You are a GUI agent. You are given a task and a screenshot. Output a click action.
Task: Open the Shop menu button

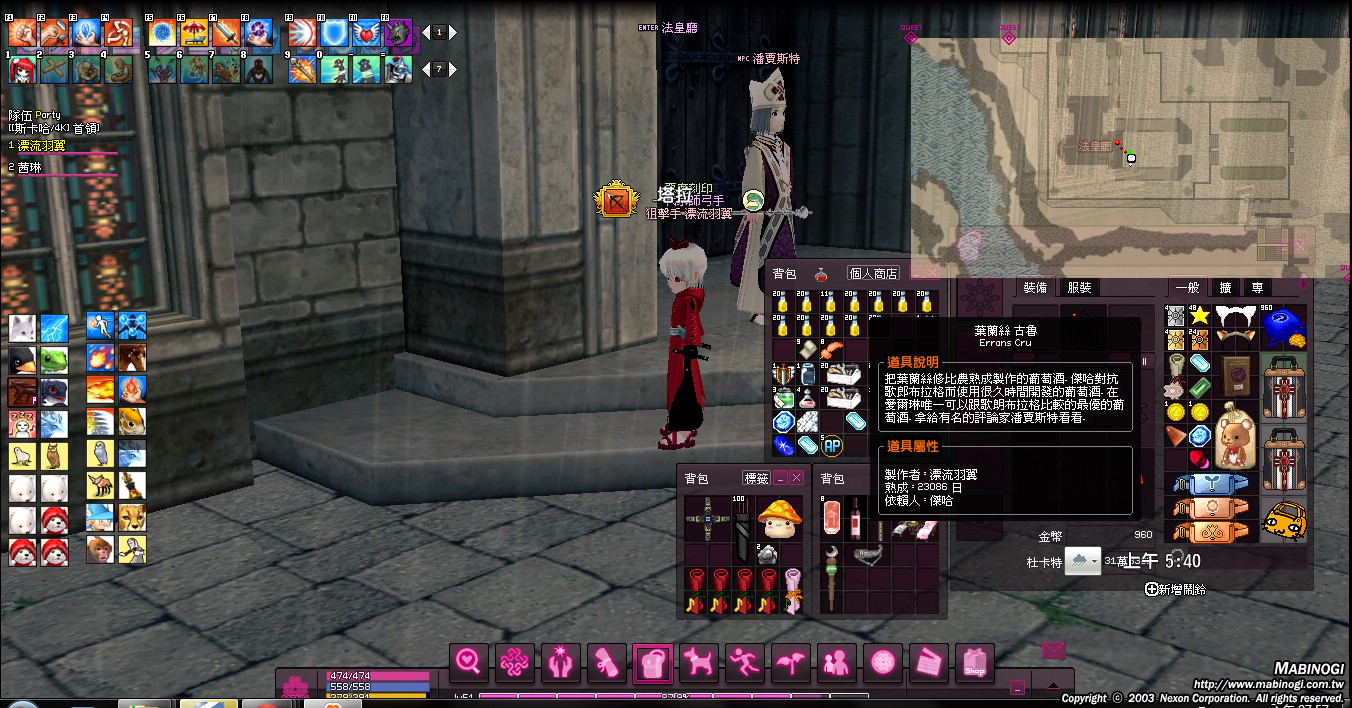[x=975, y=662]
